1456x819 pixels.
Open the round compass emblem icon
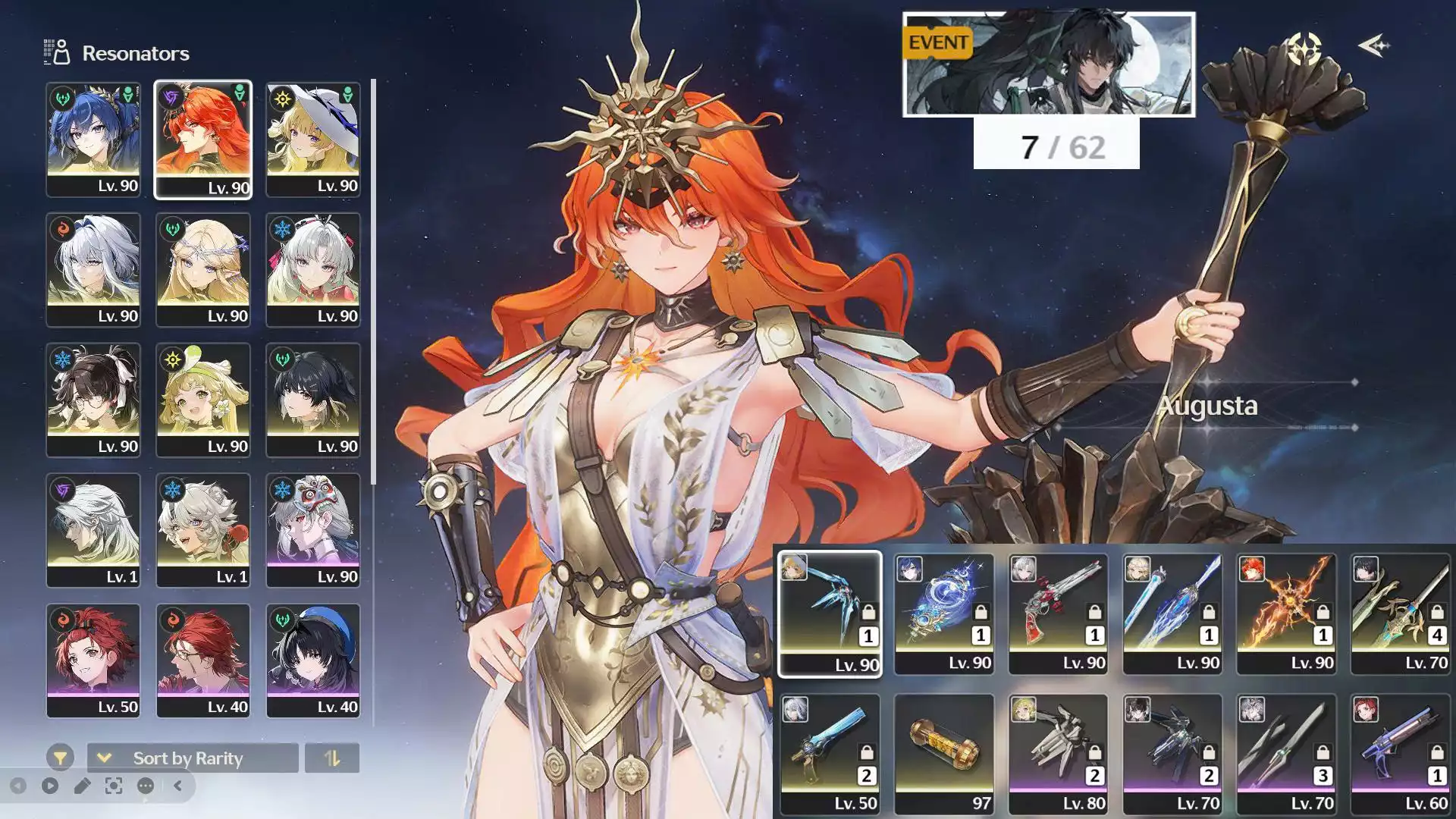click(x=1304, y=49)
